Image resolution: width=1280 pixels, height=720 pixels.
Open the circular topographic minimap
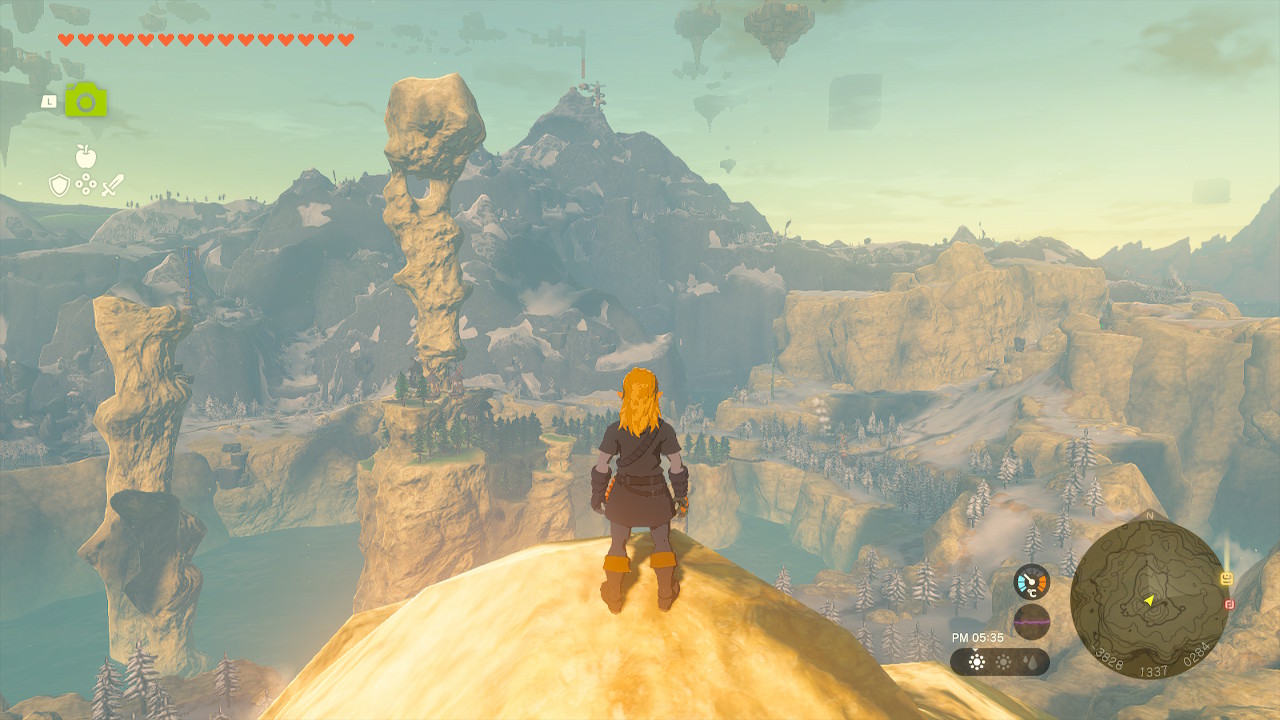click(1149, 600)
